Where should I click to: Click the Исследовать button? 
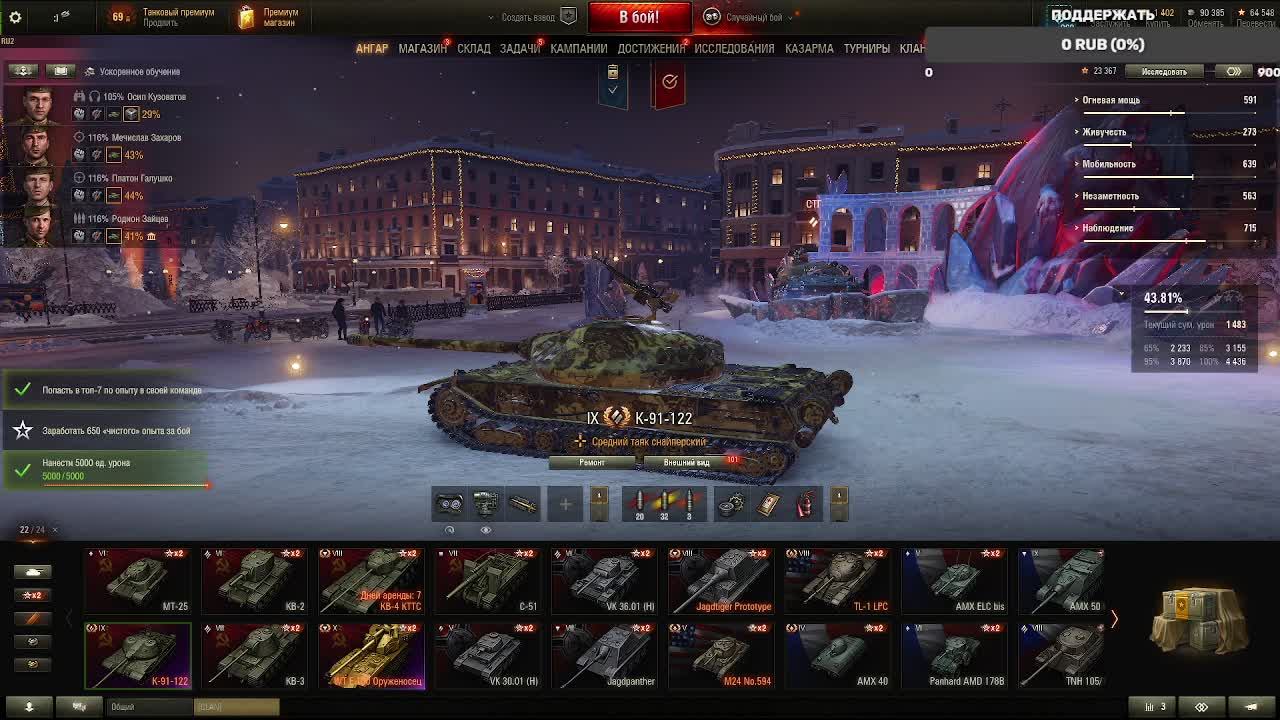[1164, 72]
